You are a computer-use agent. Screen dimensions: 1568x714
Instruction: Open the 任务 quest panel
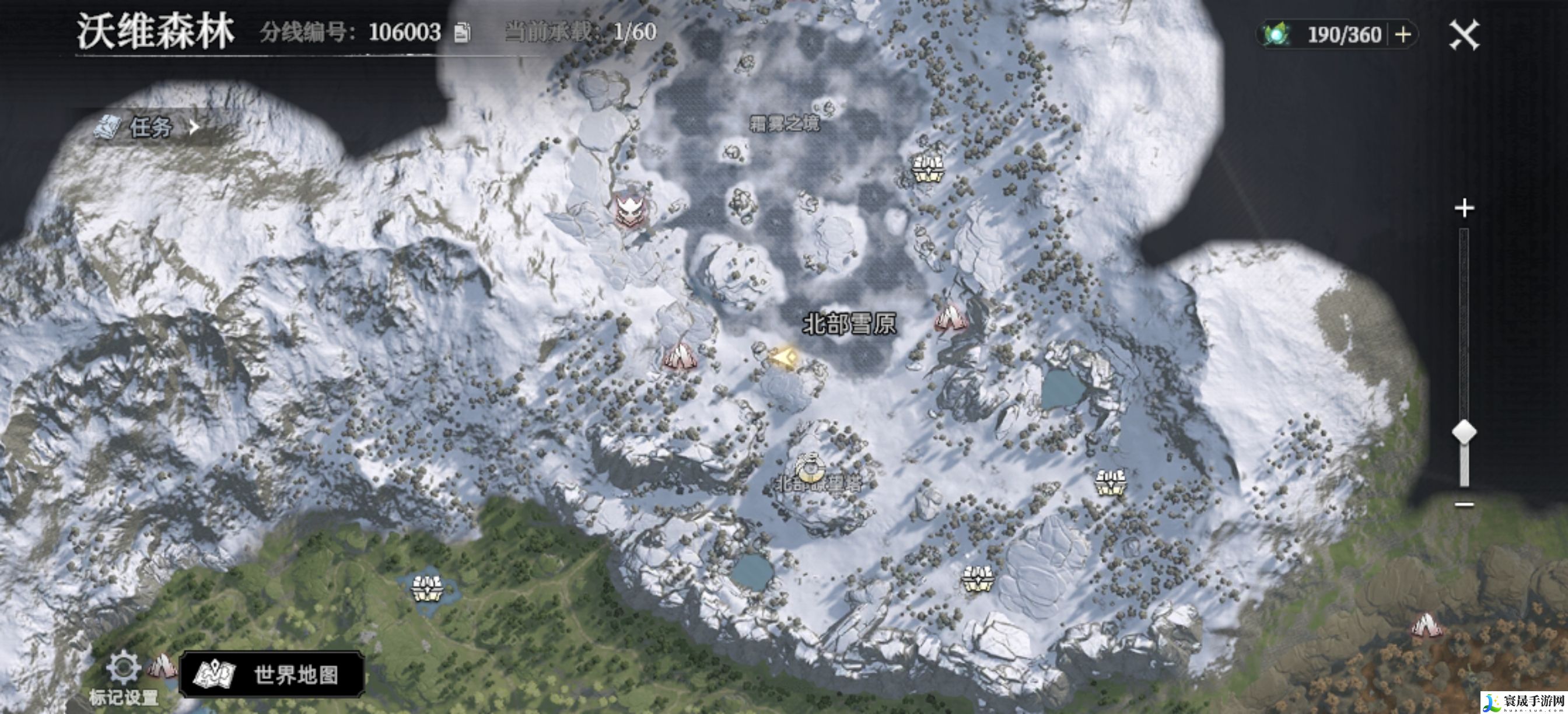click(x=149, y=127)
